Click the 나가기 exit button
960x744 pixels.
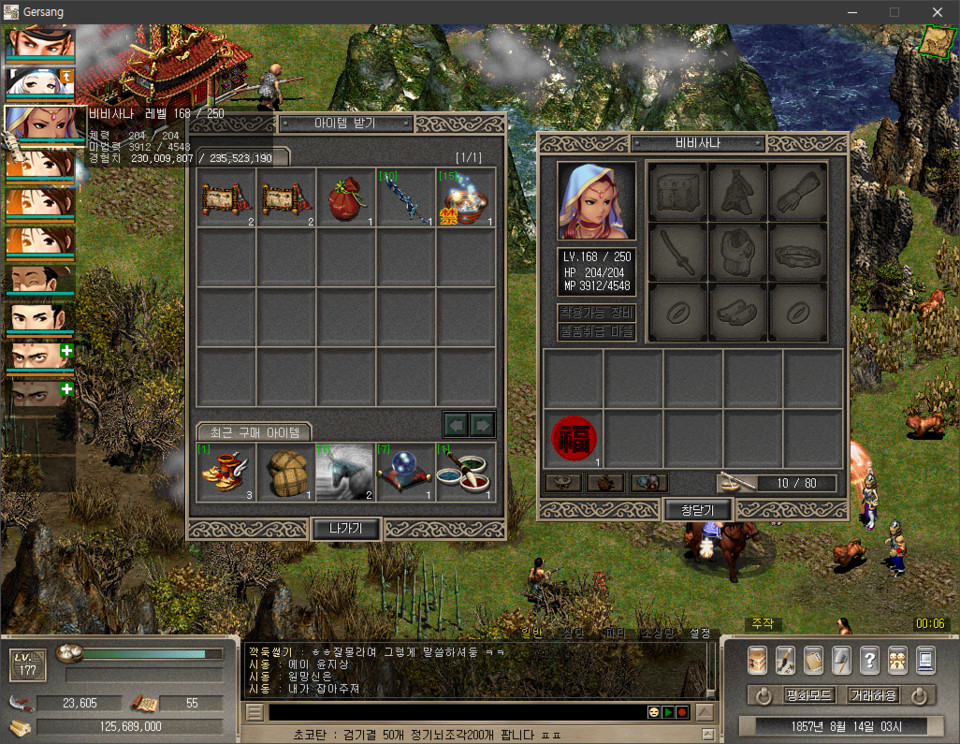point(346,529)
